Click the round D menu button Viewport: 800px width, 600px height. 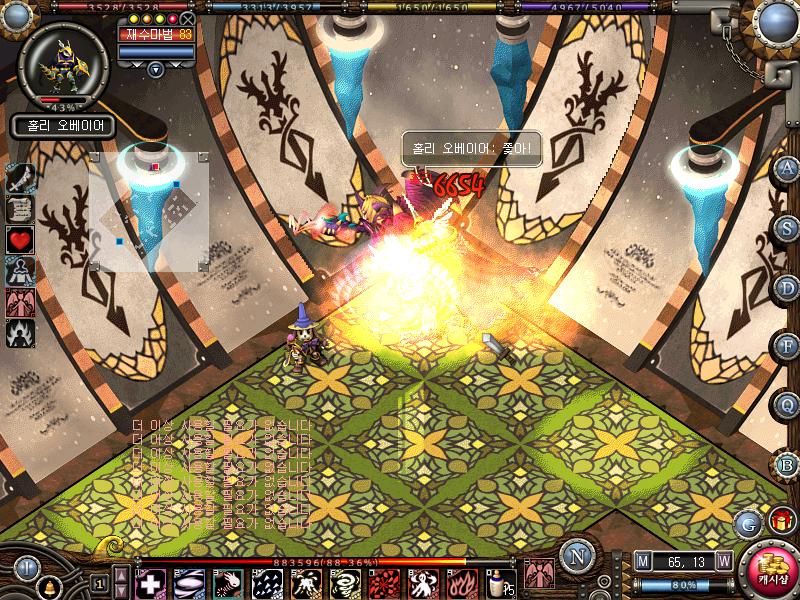(788, 287)
